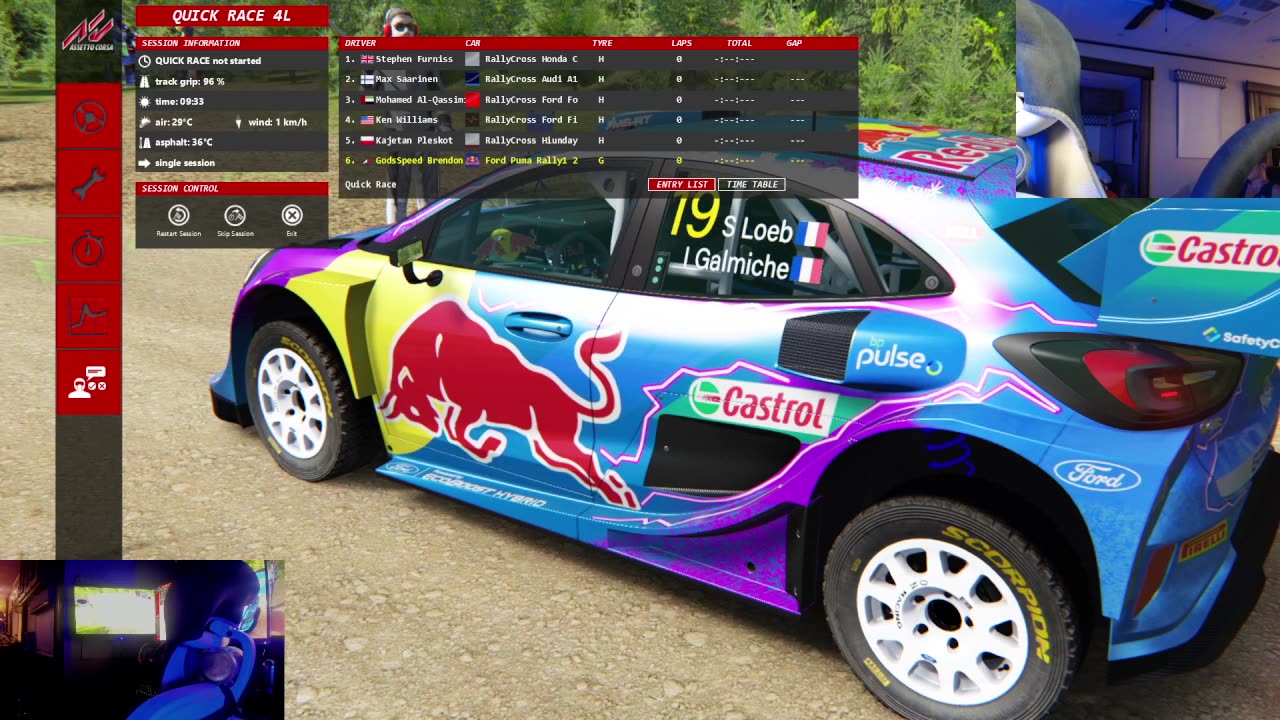Open the driver chat icon panel

click(88, 382)
